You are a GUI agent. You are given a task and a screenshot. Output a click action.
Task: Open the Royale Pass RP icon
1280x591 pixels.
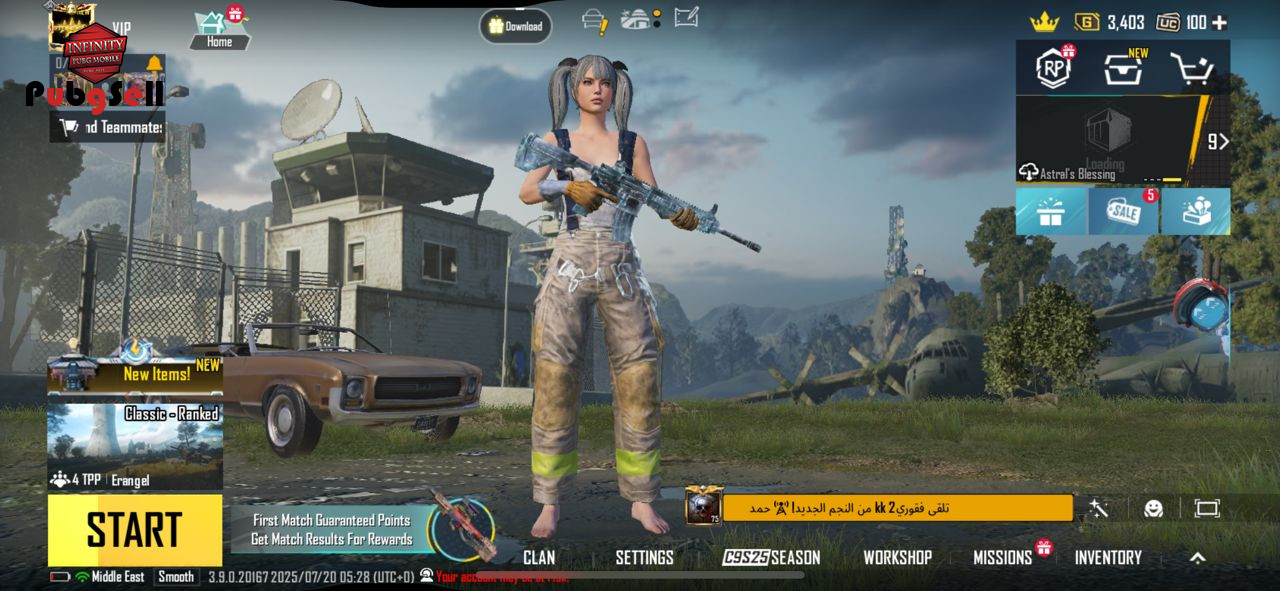pyautogui.click(x=1053, y=69)
